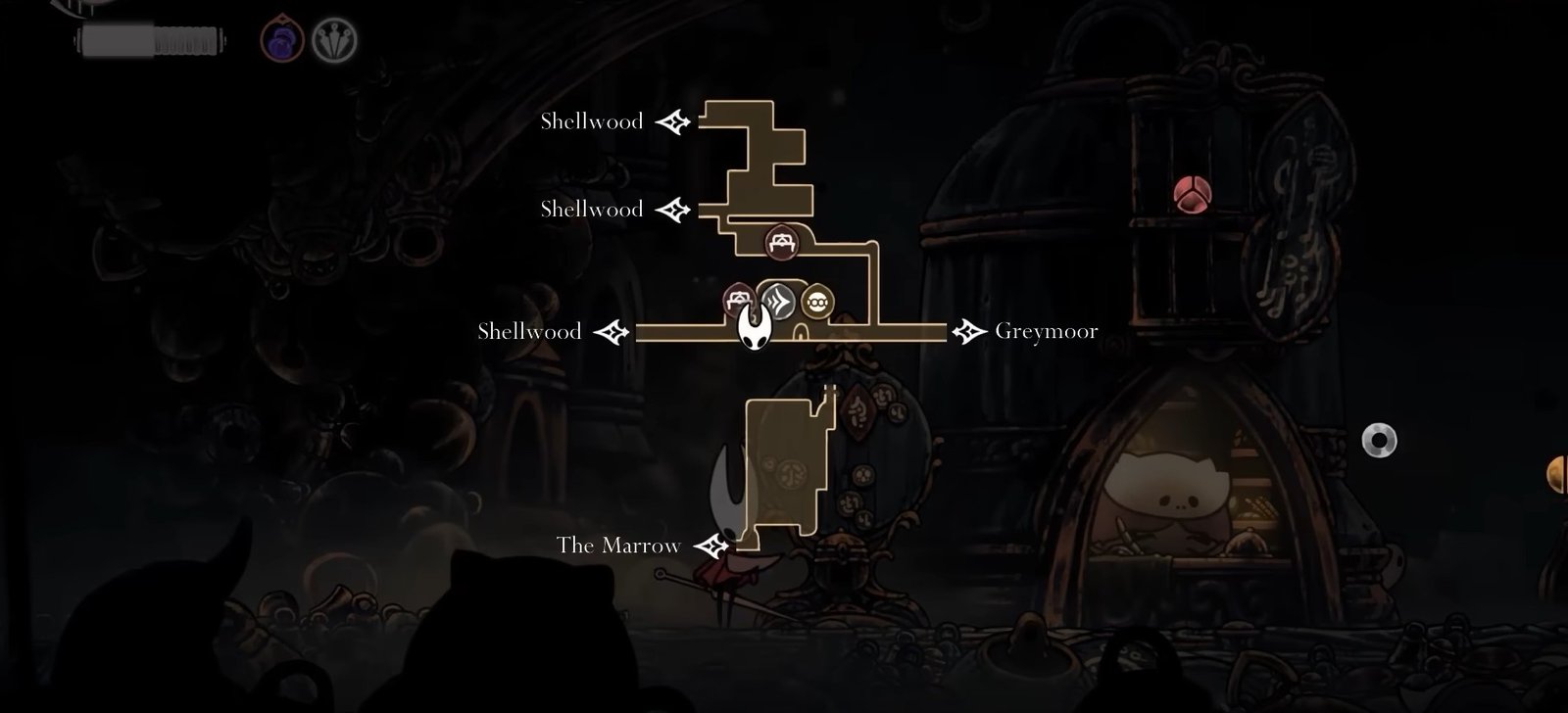The height and width of the screenshot is (713, 1568).
Task: Click the grey arrow fast-travel map marker
Action: pyautogui.click(x=777, y=301)
